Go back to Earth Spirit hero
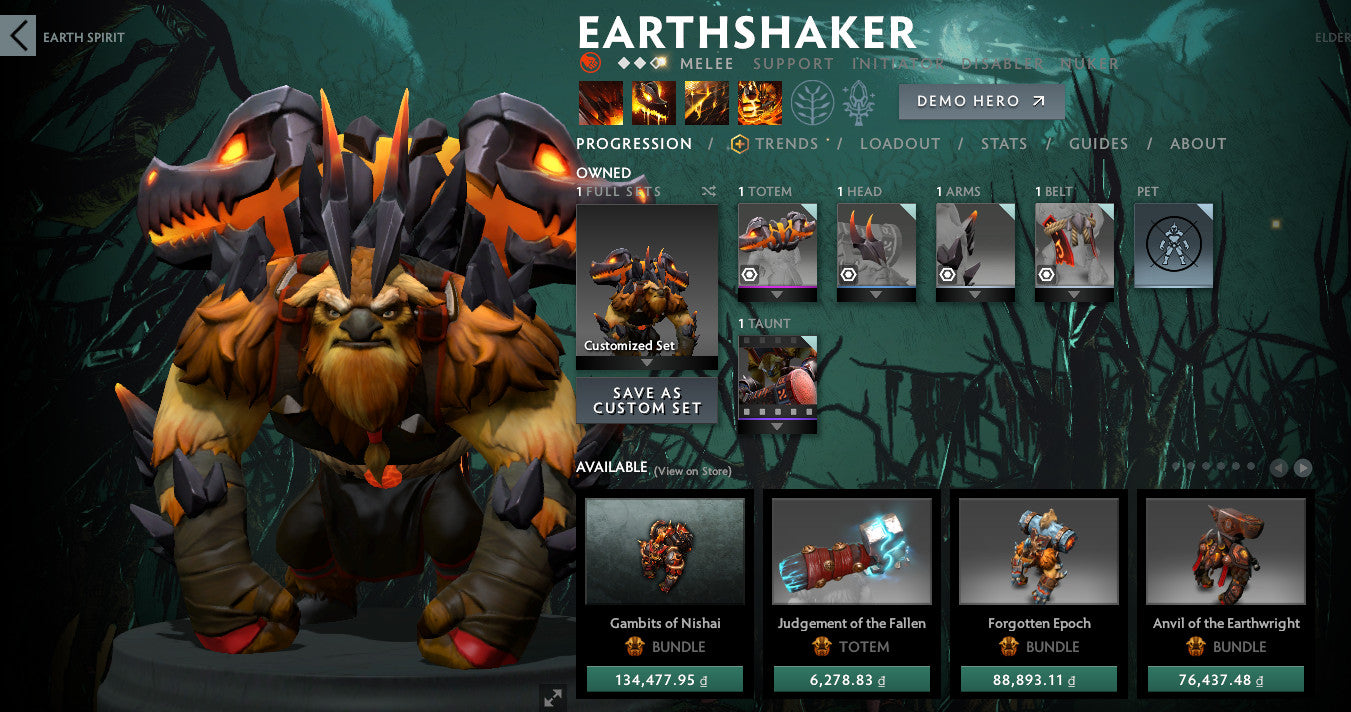Image resolution: width=1351 pixels, height=712 pixels. point(18,37)
